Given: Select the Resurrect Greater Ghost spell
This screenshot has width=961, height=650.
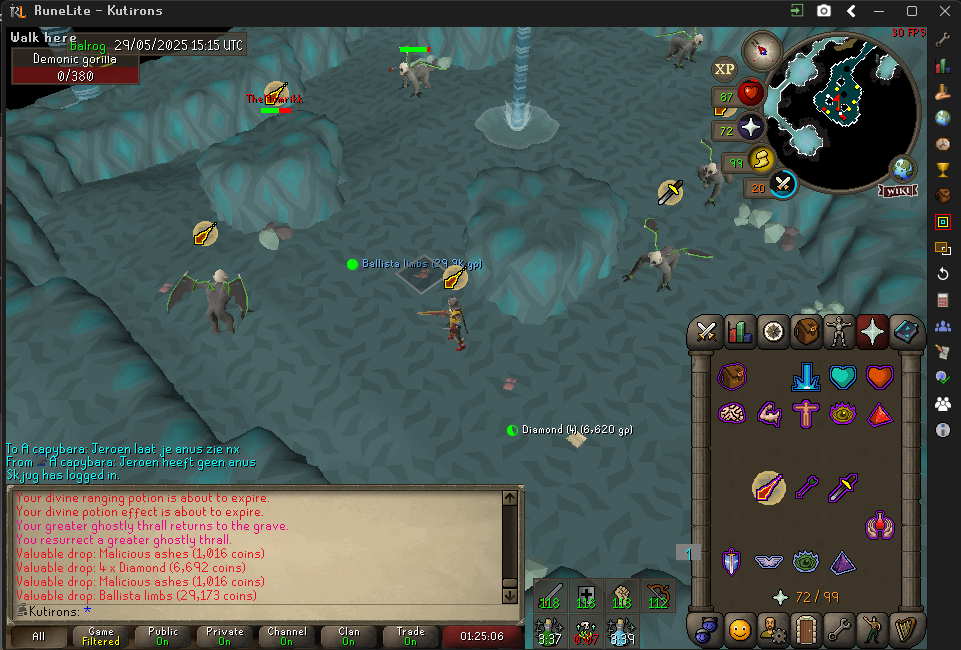Looking at the screenshot, I should 768,488.
